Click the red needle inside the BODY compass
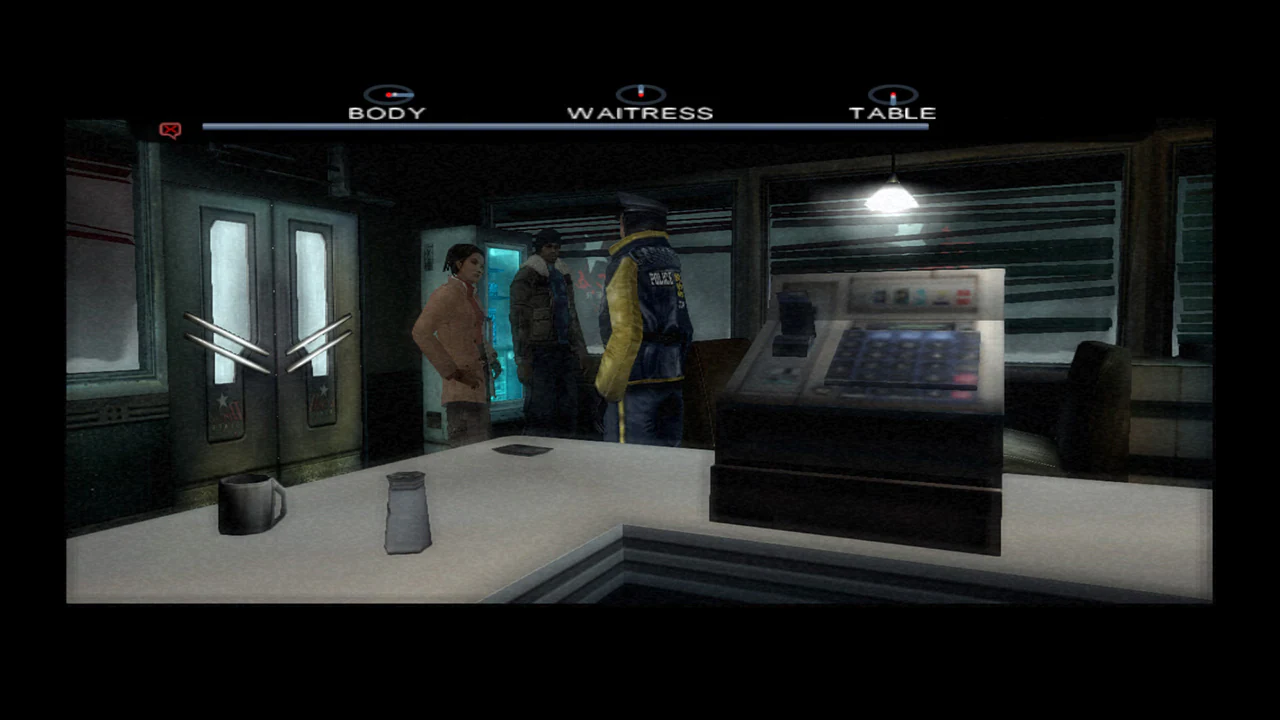The image size is (1280, 720). (389, 92)
